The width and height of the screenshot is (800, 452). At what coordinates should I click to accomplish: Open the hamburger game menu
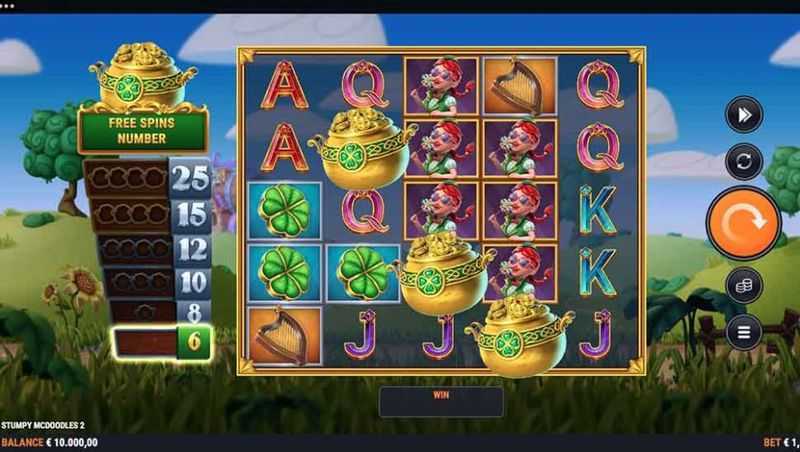[x=743, y=330]
